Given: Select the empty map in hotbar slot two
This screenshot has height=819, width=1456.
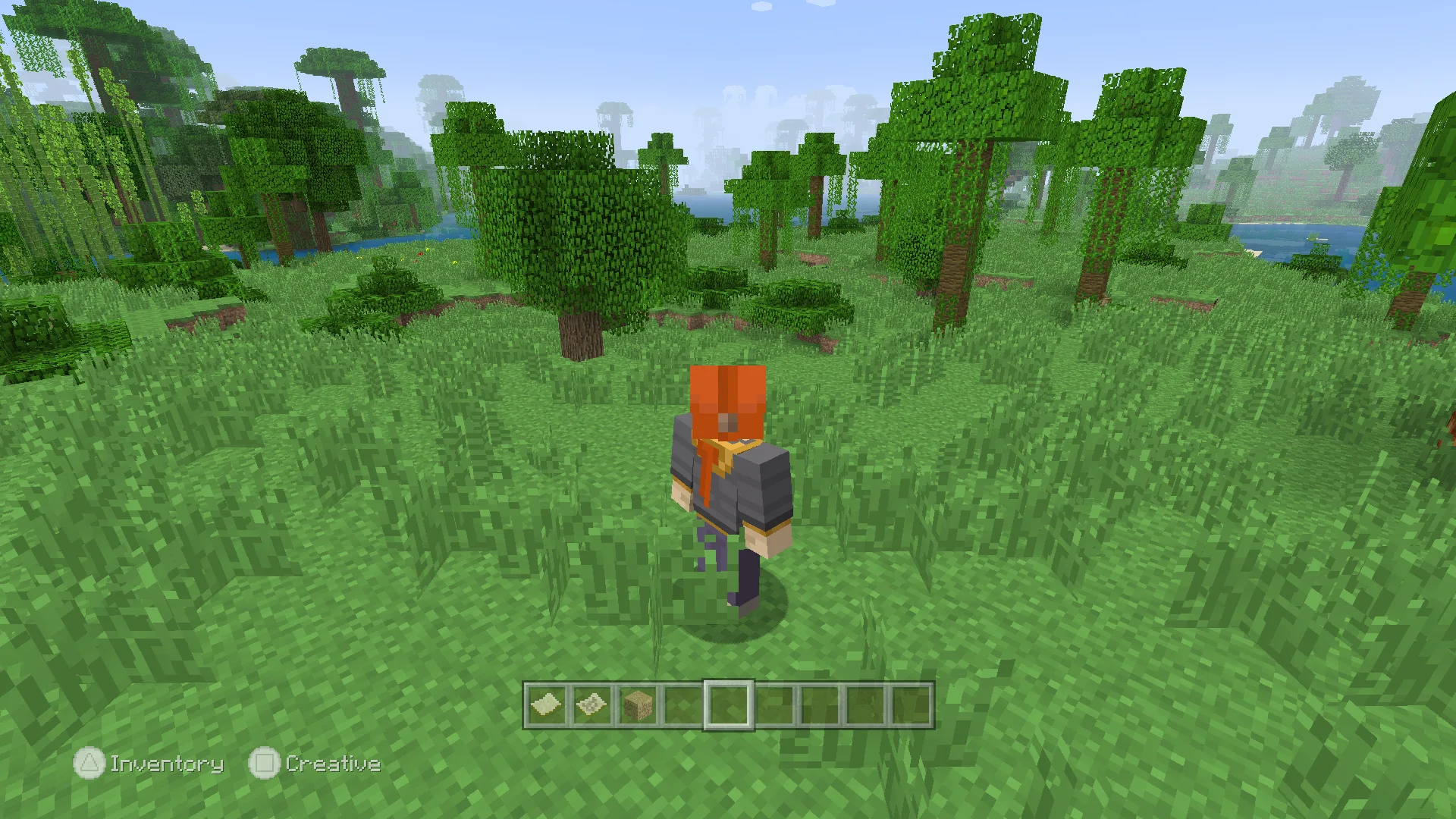Looking at the screenshot, I should pyautogui.click(x=592, y=706).
